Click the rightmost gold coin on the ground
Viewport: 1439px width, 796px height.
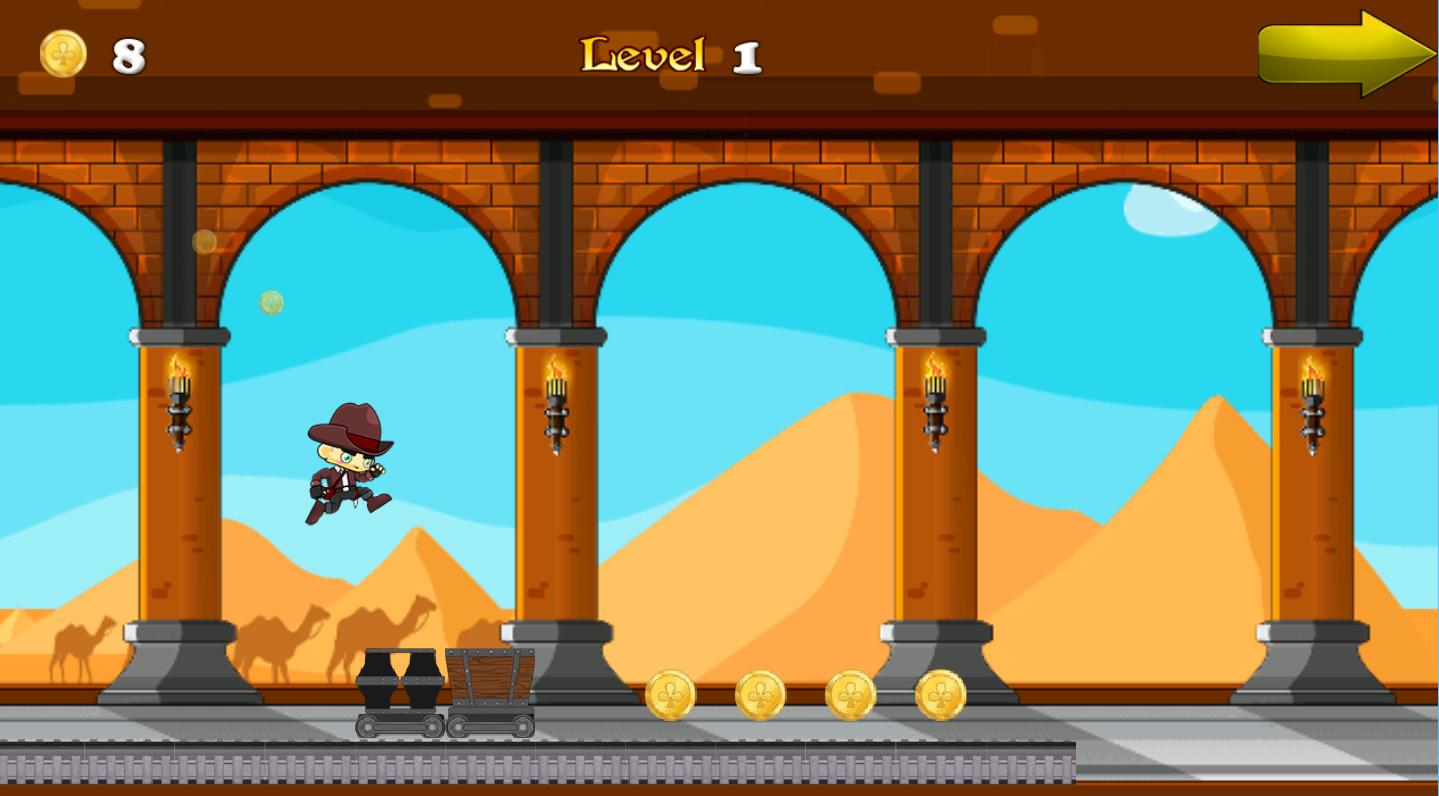pyautogui.click(x=938, y=692)
